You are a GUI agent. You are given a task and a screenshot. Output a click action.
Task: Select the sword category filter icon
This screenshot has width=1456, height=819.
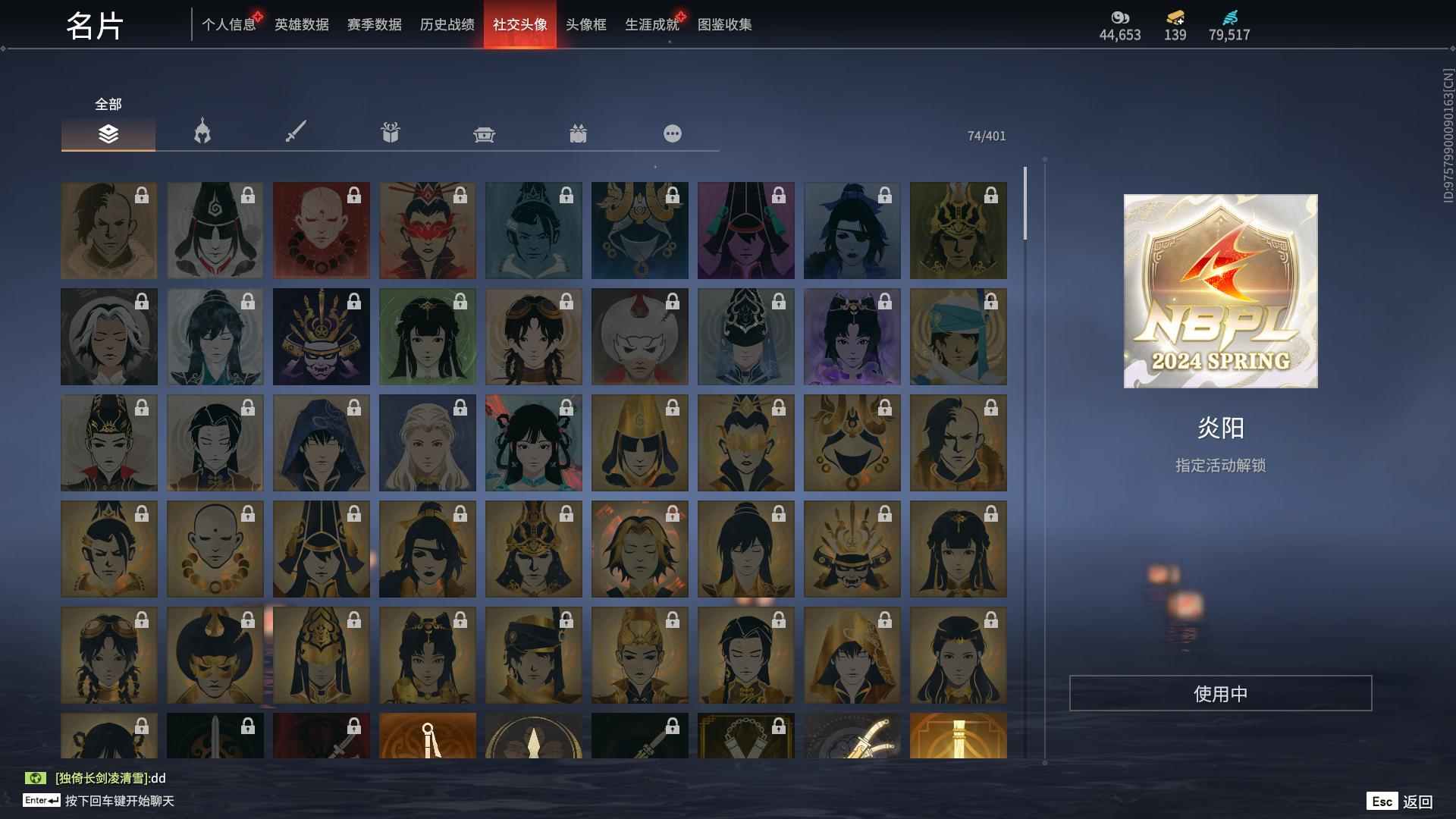click(x=296, y=133)
